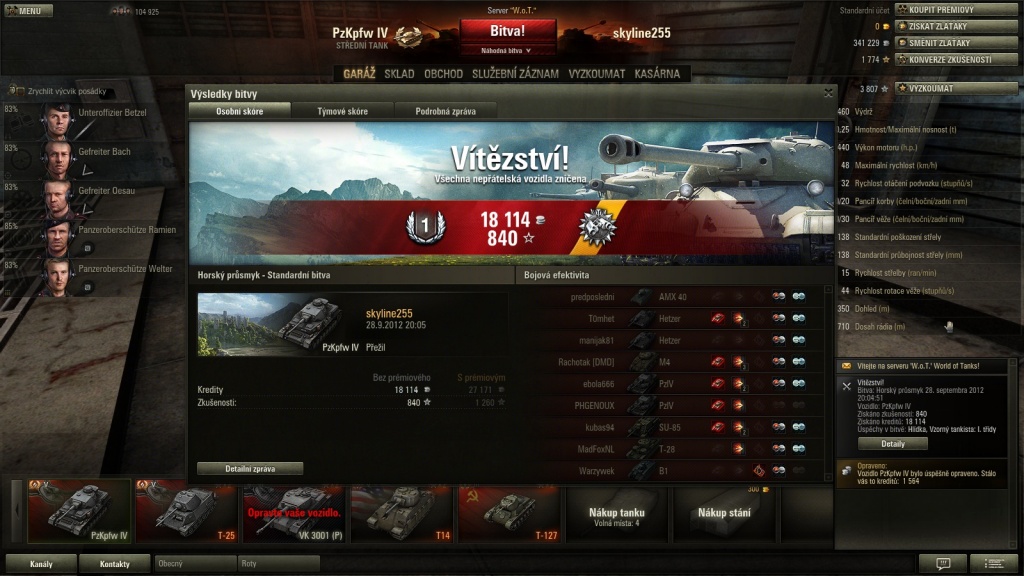This screenshot has width=1024, height=576.
Task: Select the T-25 tank in carousel
Action: [188, 511]
